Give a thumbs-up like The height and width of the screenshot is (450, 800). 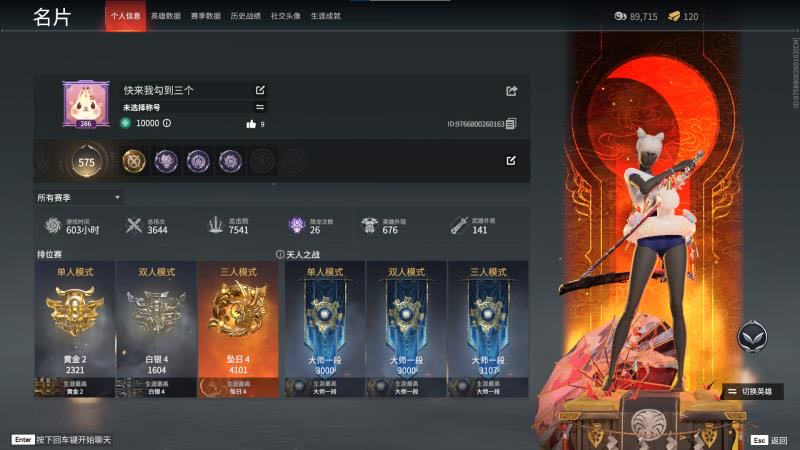(x=251, y=124)
